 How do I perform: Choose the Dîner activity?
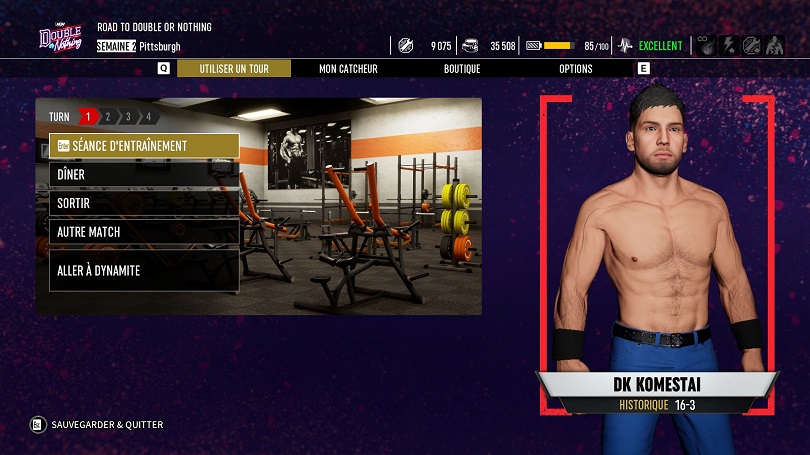[x=144, y=175]
